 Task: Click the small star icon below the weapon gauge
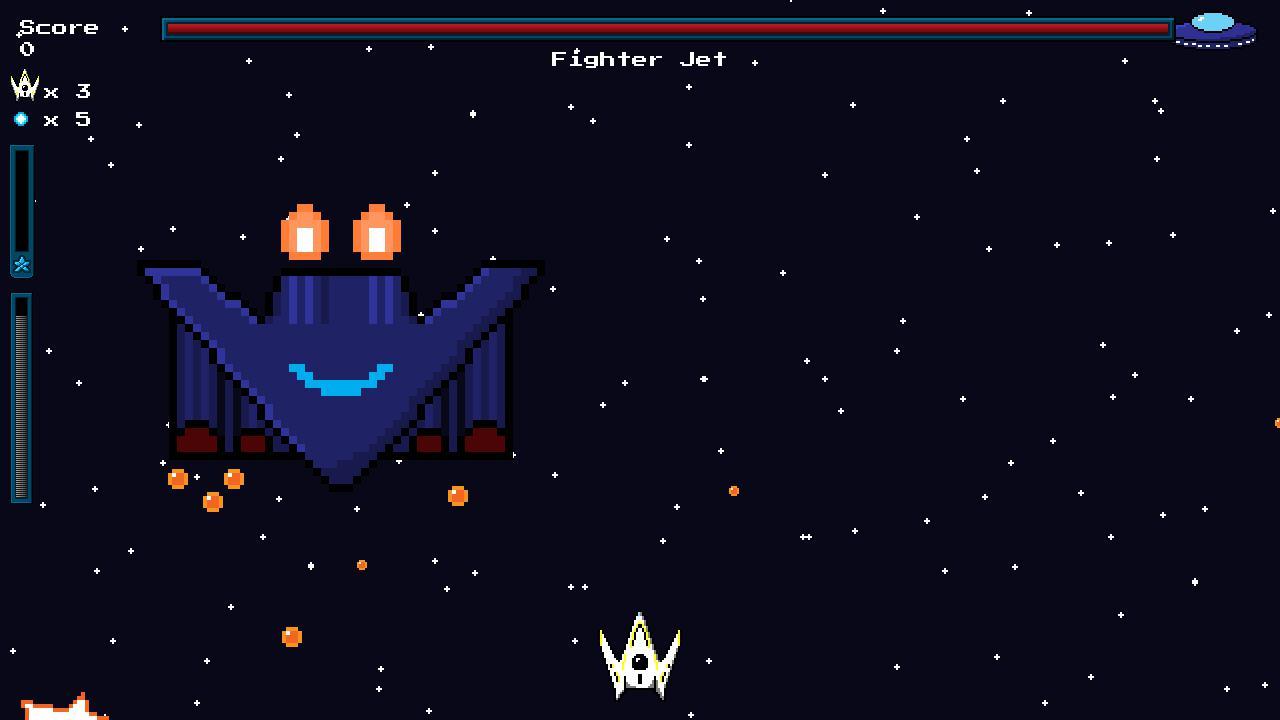pyautogui.click(x=21, y=265)
